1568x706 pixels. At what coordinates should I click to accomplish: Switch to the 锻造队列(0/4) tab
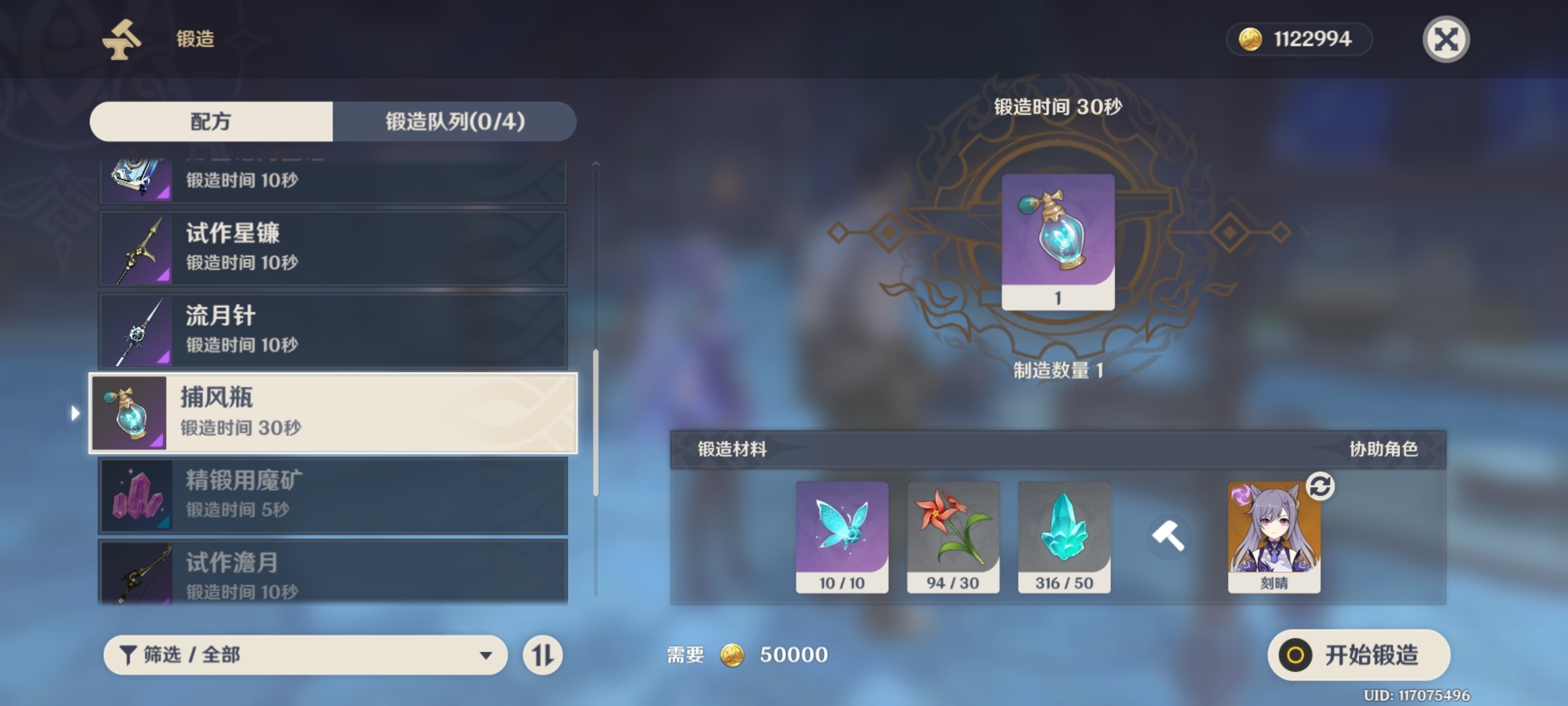click(x=455, y=121)
